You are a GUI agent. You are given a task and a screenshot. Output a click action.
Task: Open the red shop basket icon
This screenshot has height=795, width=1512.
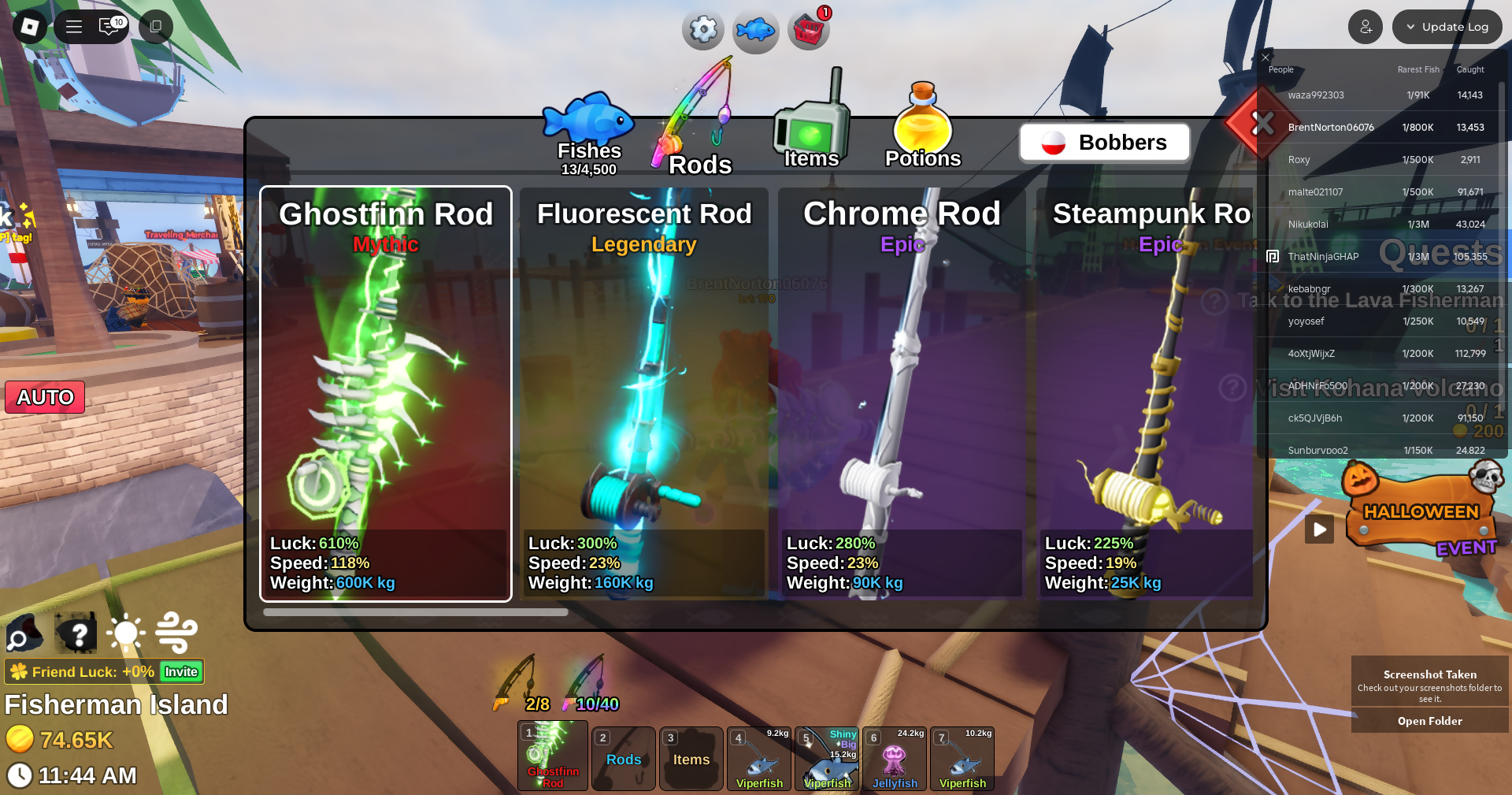point(809,31)
